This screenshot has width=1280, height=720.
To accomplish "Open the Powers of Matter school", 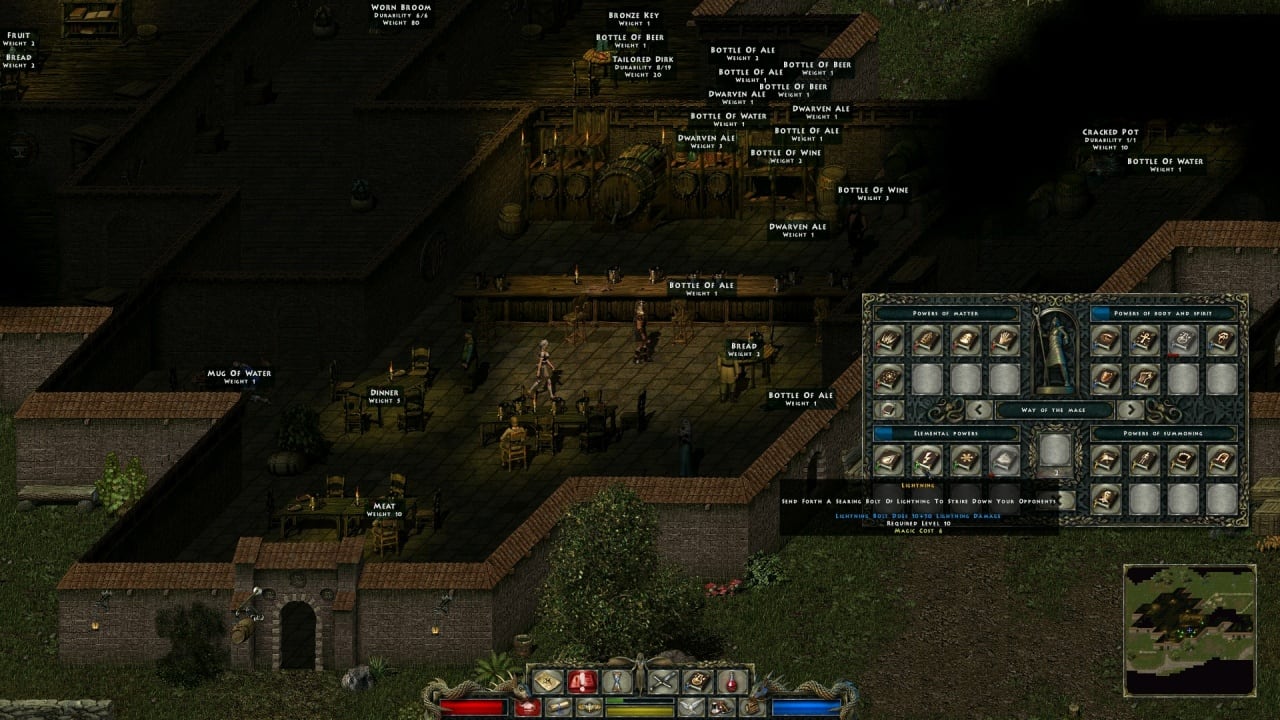I will (945, 314).
